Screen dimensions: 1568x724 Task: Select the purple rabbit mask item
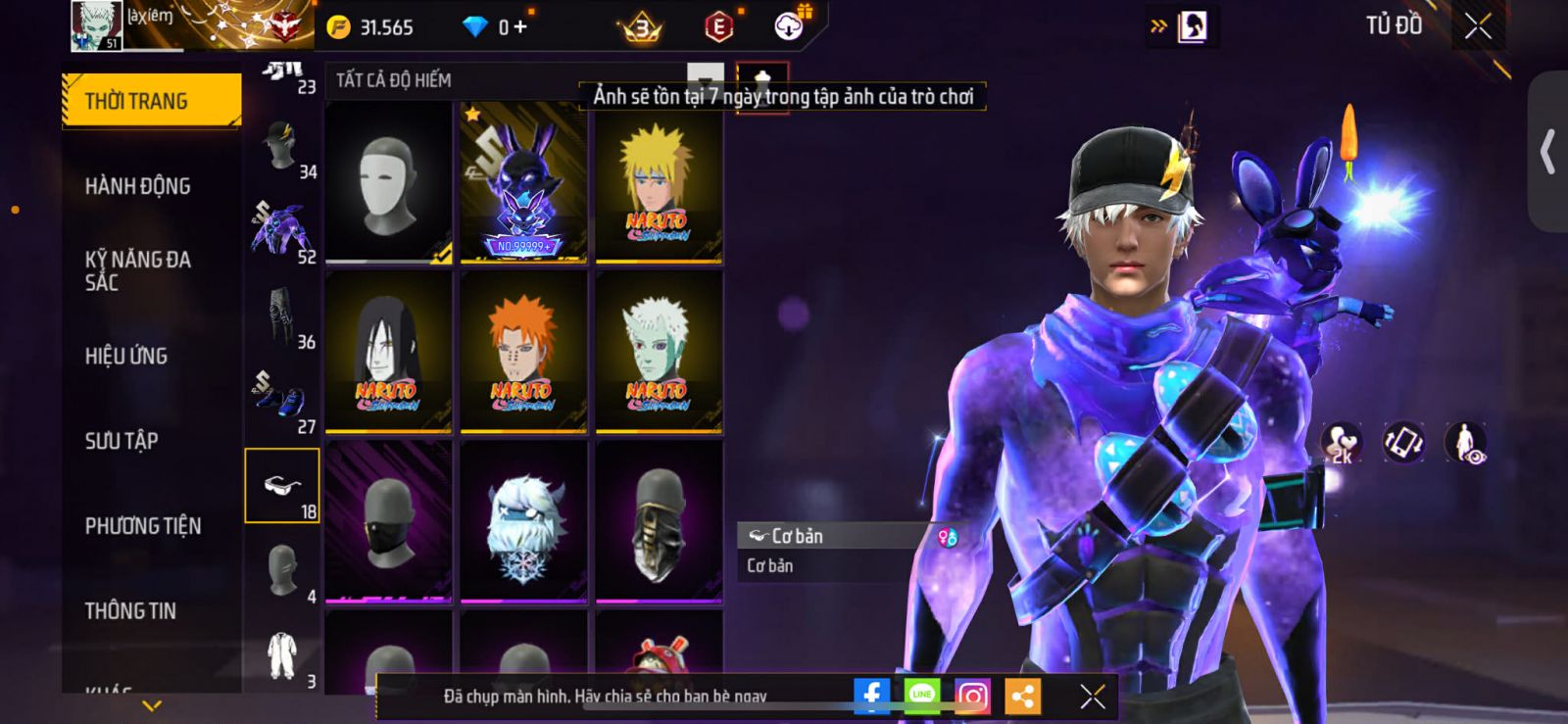pyautogui.click(x=523, y=183)
